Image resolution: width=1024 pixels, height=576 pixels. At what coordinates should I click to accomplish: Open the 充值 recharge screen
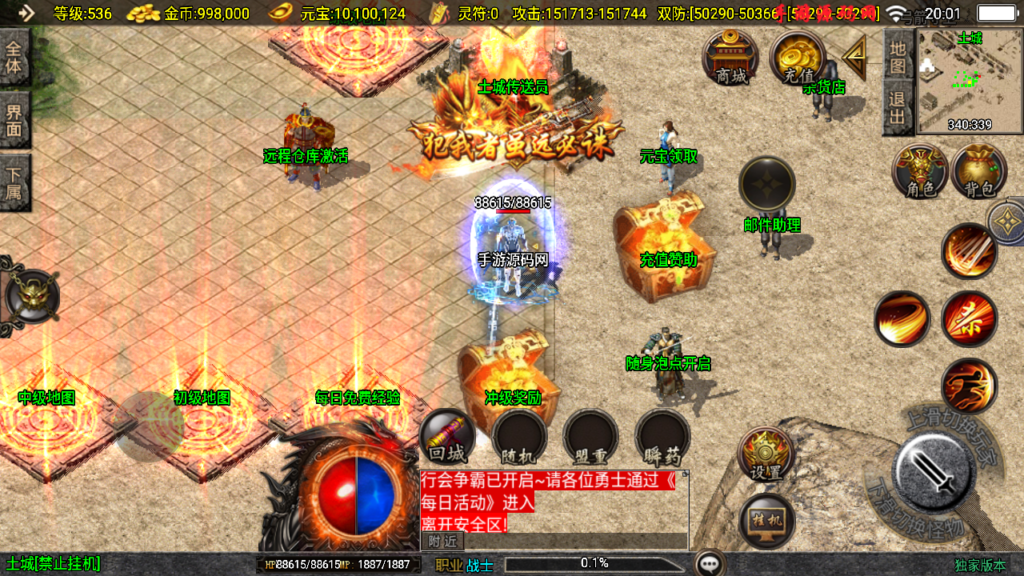point(797,56)
